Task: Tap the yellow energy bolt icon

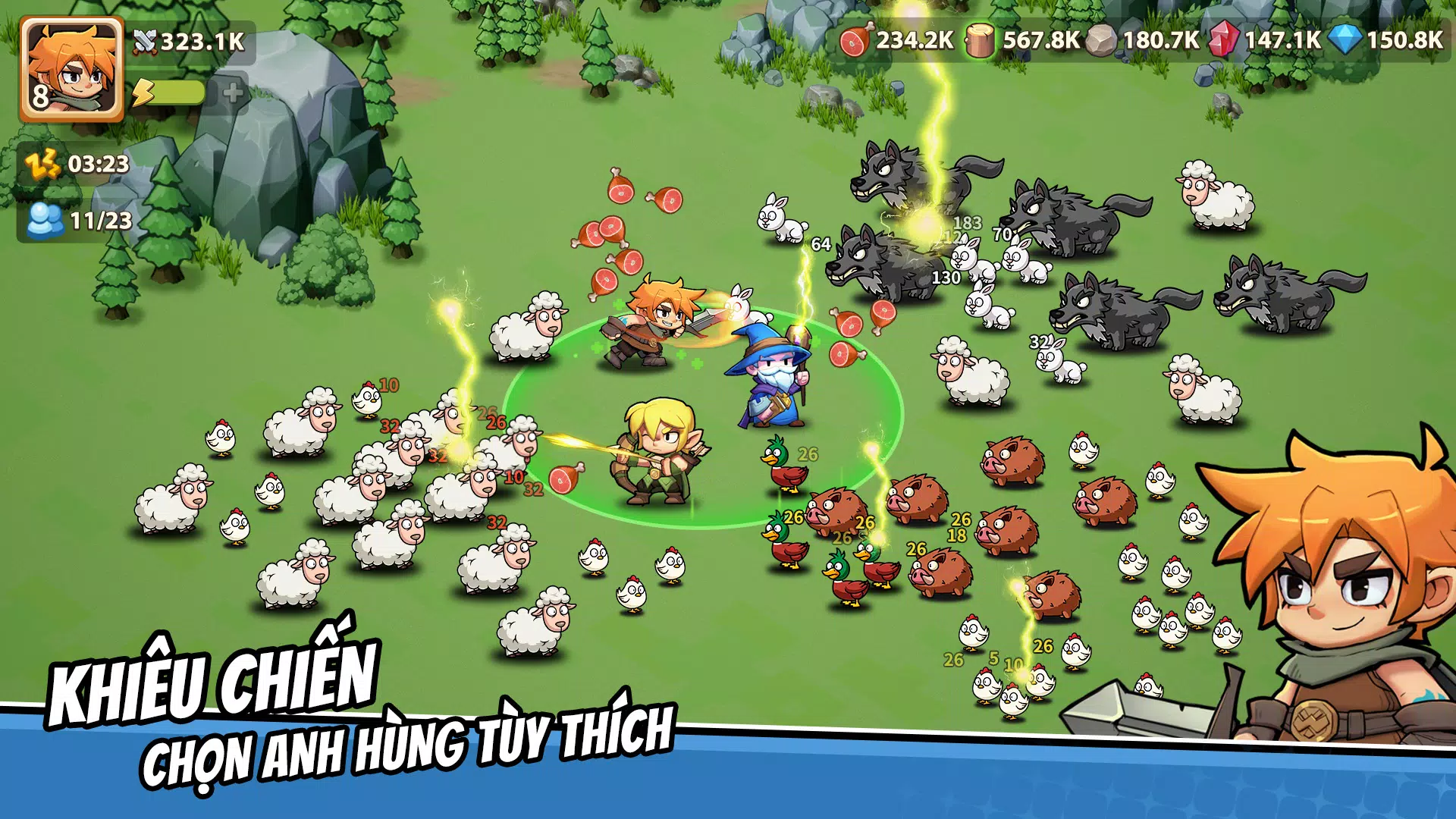Action: coord(144,91)
